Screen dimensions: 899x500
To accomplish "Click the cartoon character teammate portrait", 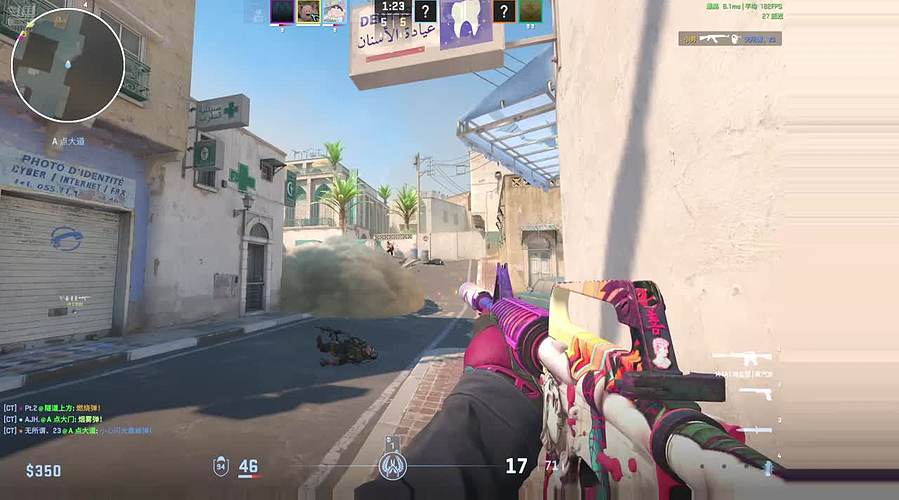I will [x=334, y=11].
